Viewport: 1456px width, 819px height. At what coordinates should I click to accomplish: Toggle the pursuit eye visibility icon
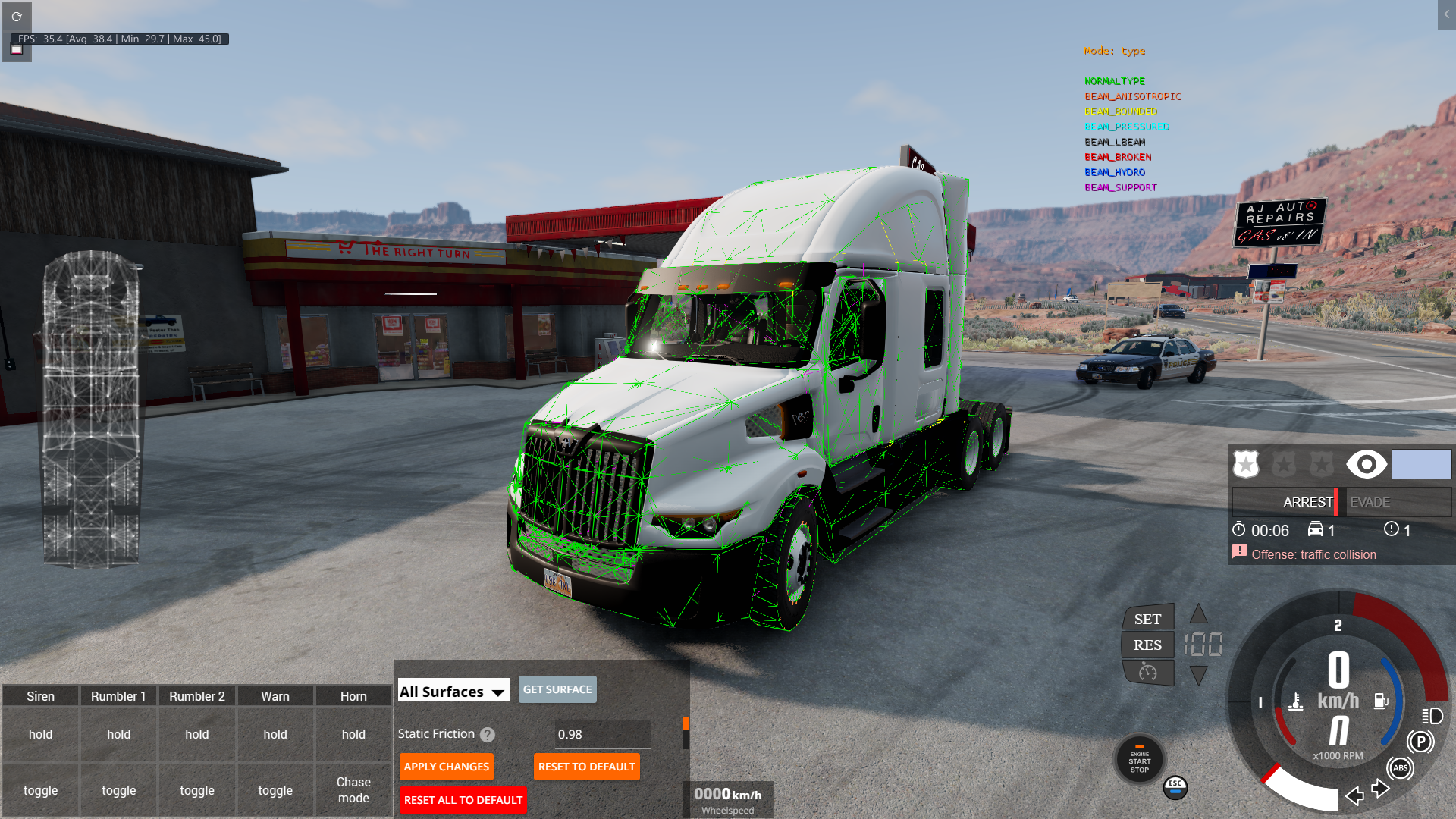pyautogui.click(x=1366, y=464)
